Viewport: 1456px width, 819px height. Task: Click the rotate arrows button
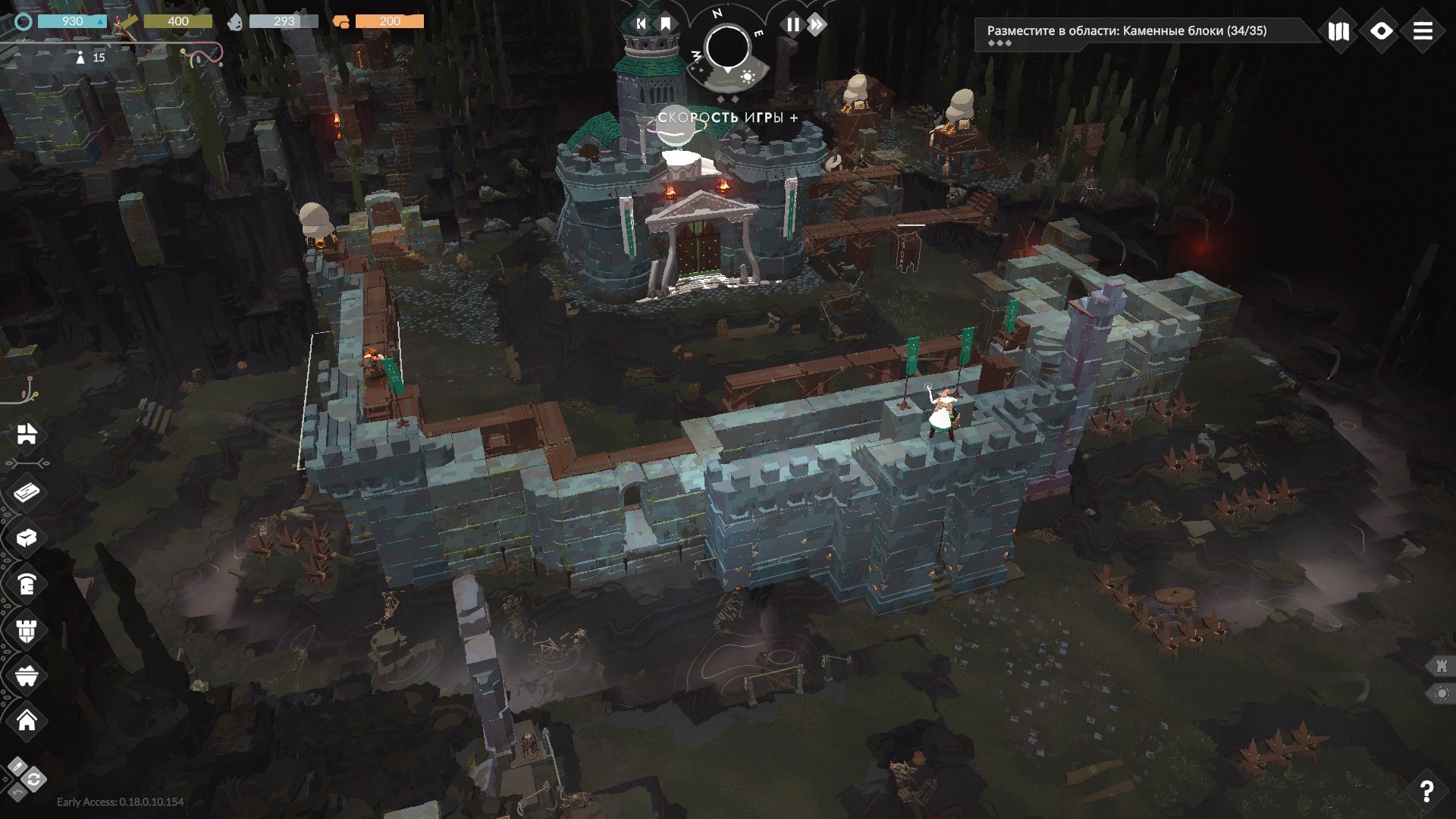34,779
